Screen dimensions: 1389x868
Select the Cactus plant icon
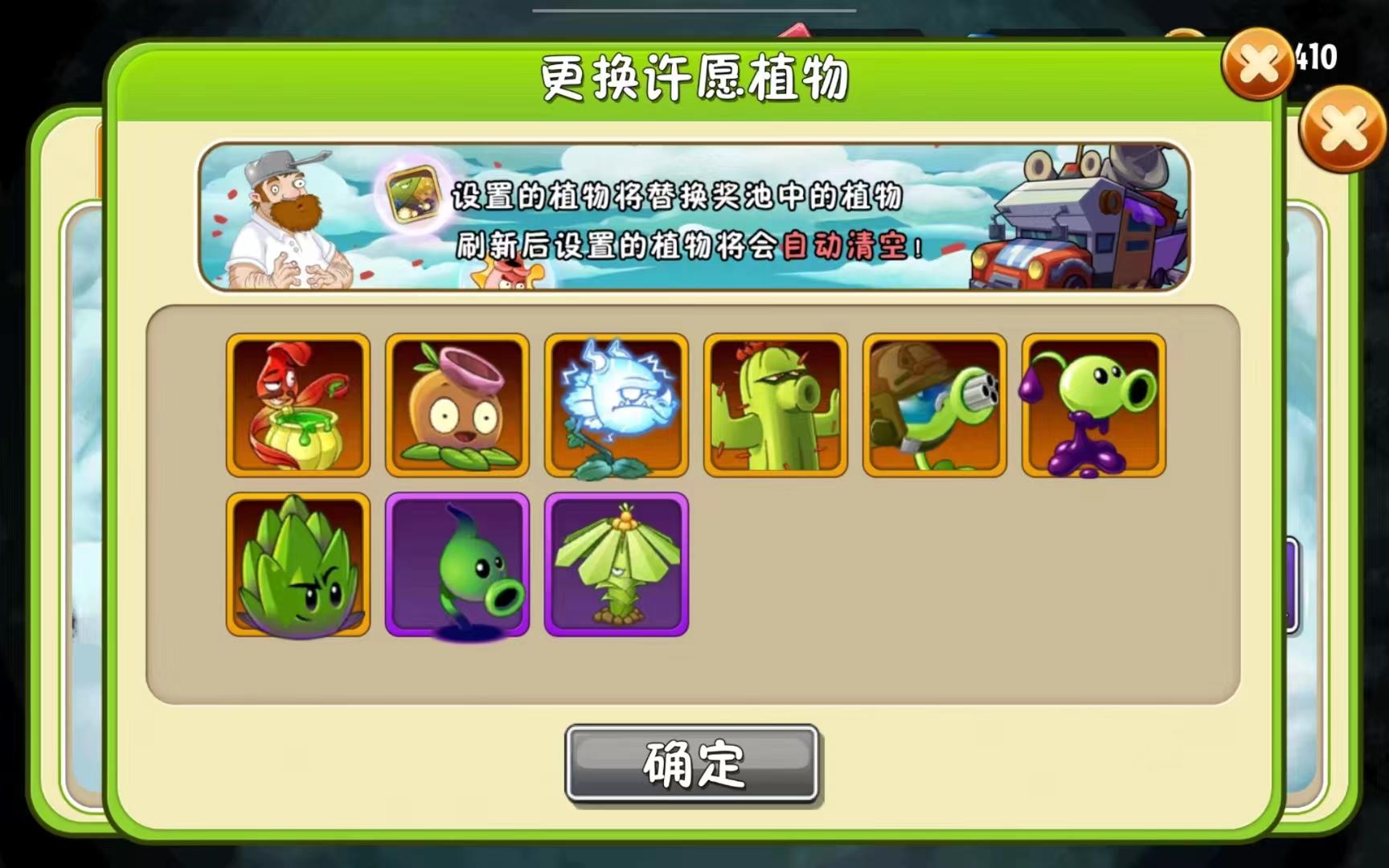[x=775, y=405]
